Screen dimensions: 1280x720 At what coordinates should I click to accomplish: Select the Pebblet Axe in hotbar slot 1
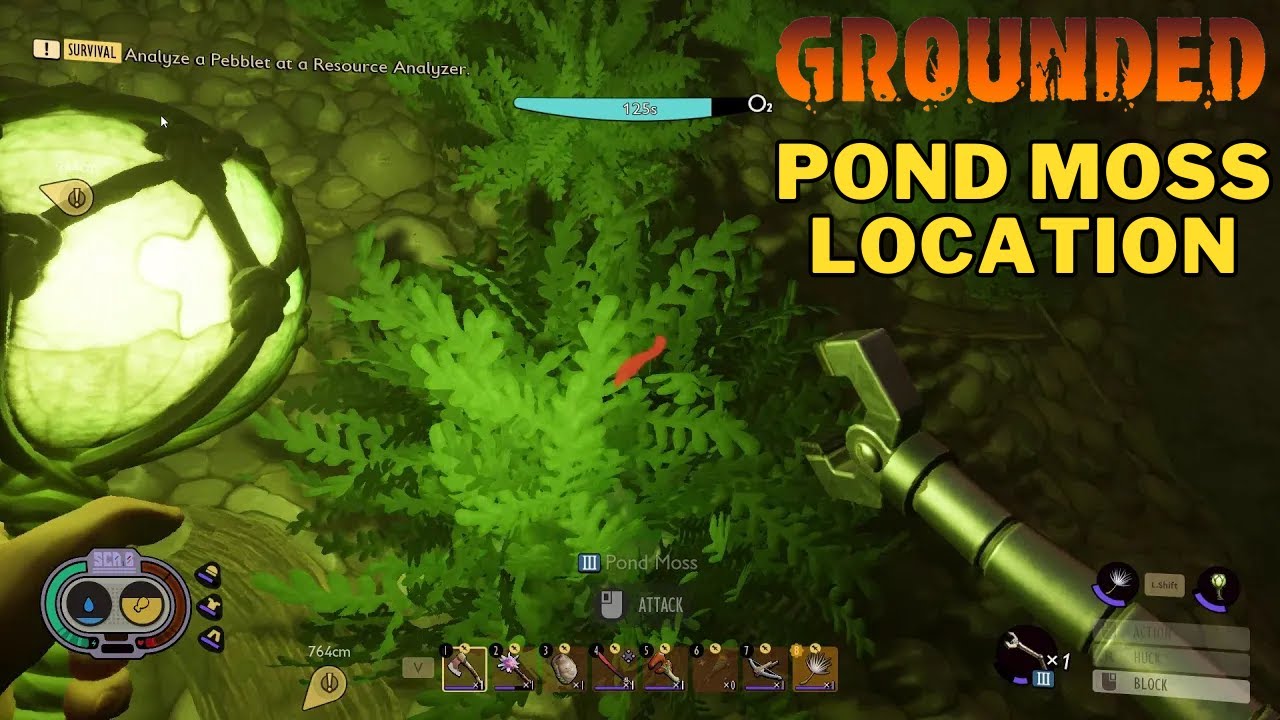pos(465,668)
